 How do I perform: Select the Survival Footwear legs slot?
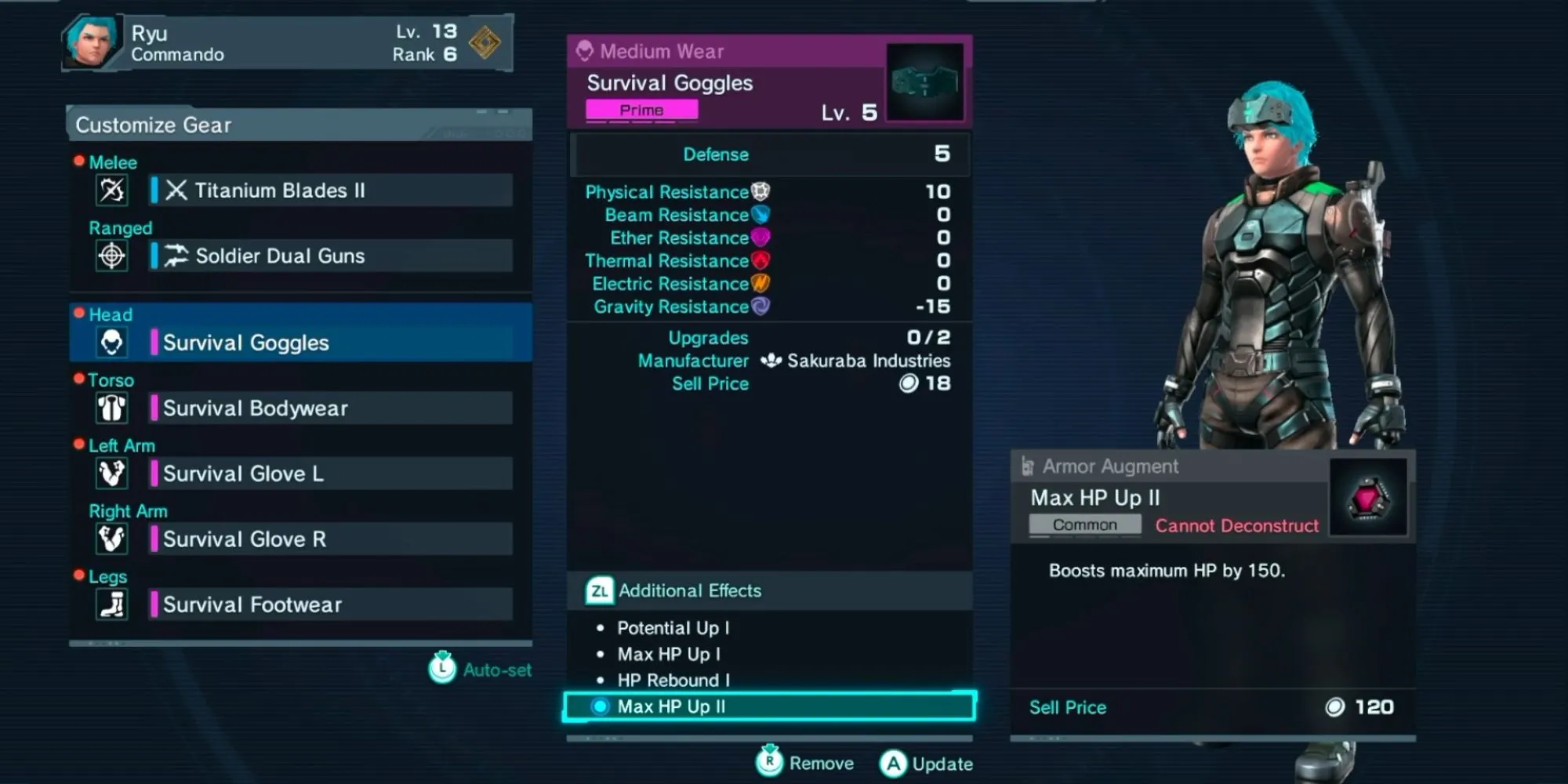[x=331, y=604]
